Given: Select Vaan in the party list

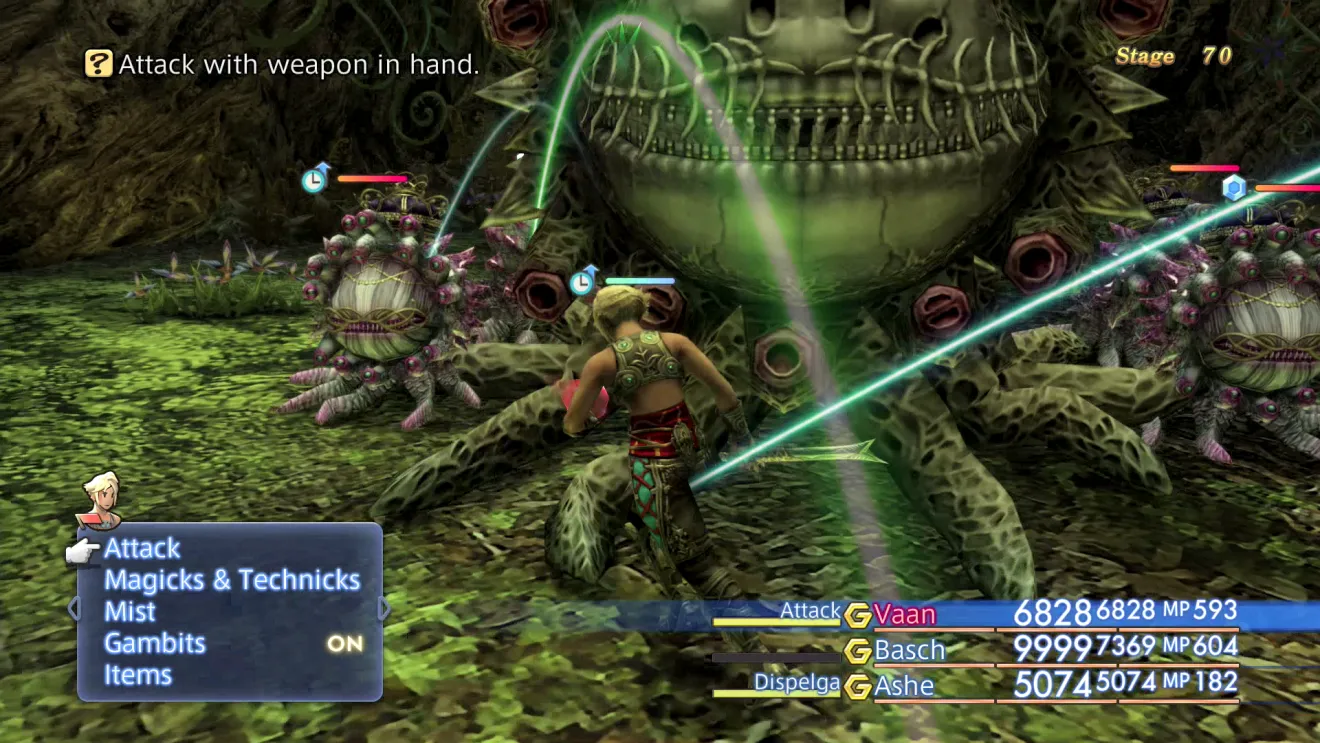Looking at the screenshot, I should pos(906,614).
